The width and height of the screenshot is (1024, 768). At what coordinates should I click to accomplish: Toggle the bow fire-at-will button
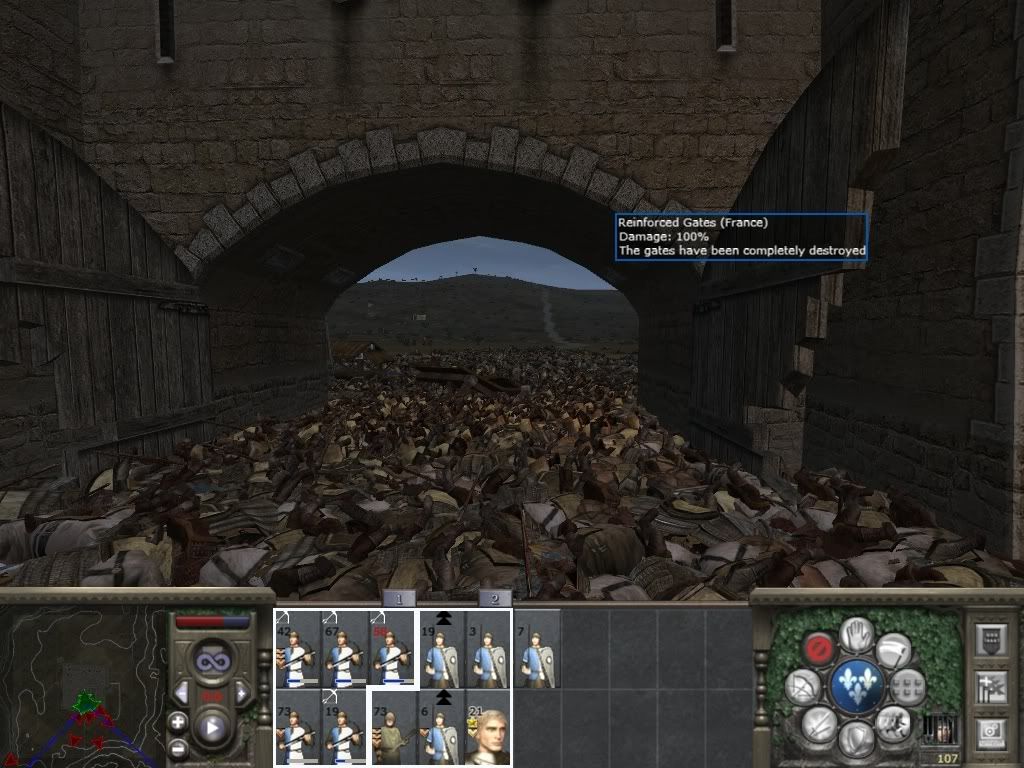[x=803, y=686]
